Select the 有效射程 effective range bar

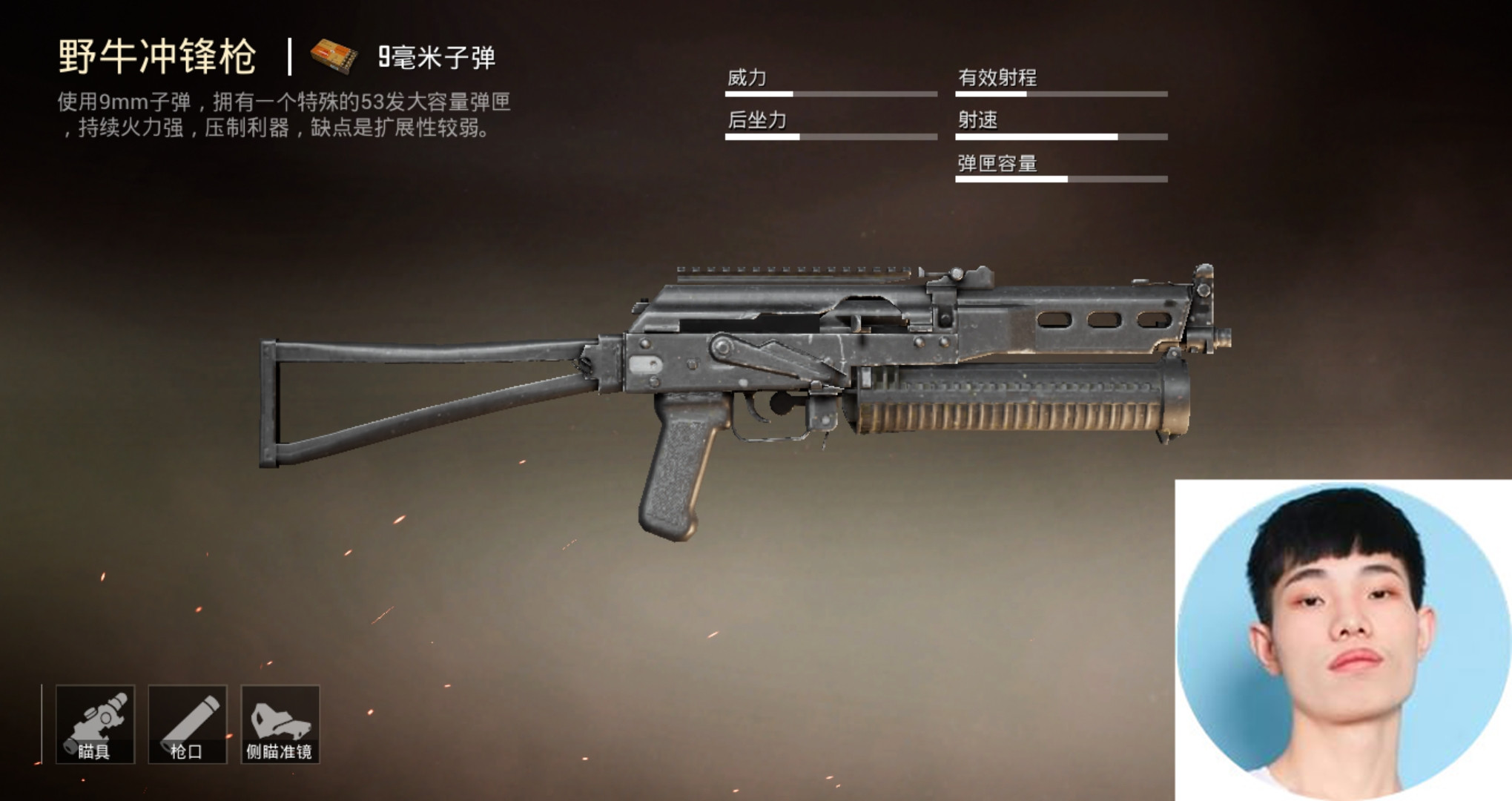click(x=1060, y=93)
